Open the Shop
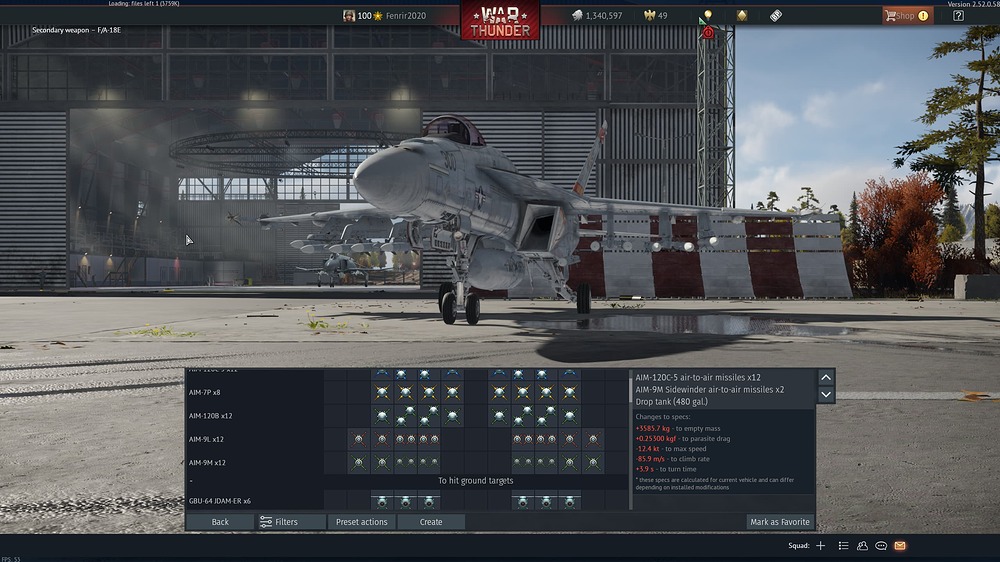Image resolution: width=1000 pixels, height=562 pixels. [906, 16]
